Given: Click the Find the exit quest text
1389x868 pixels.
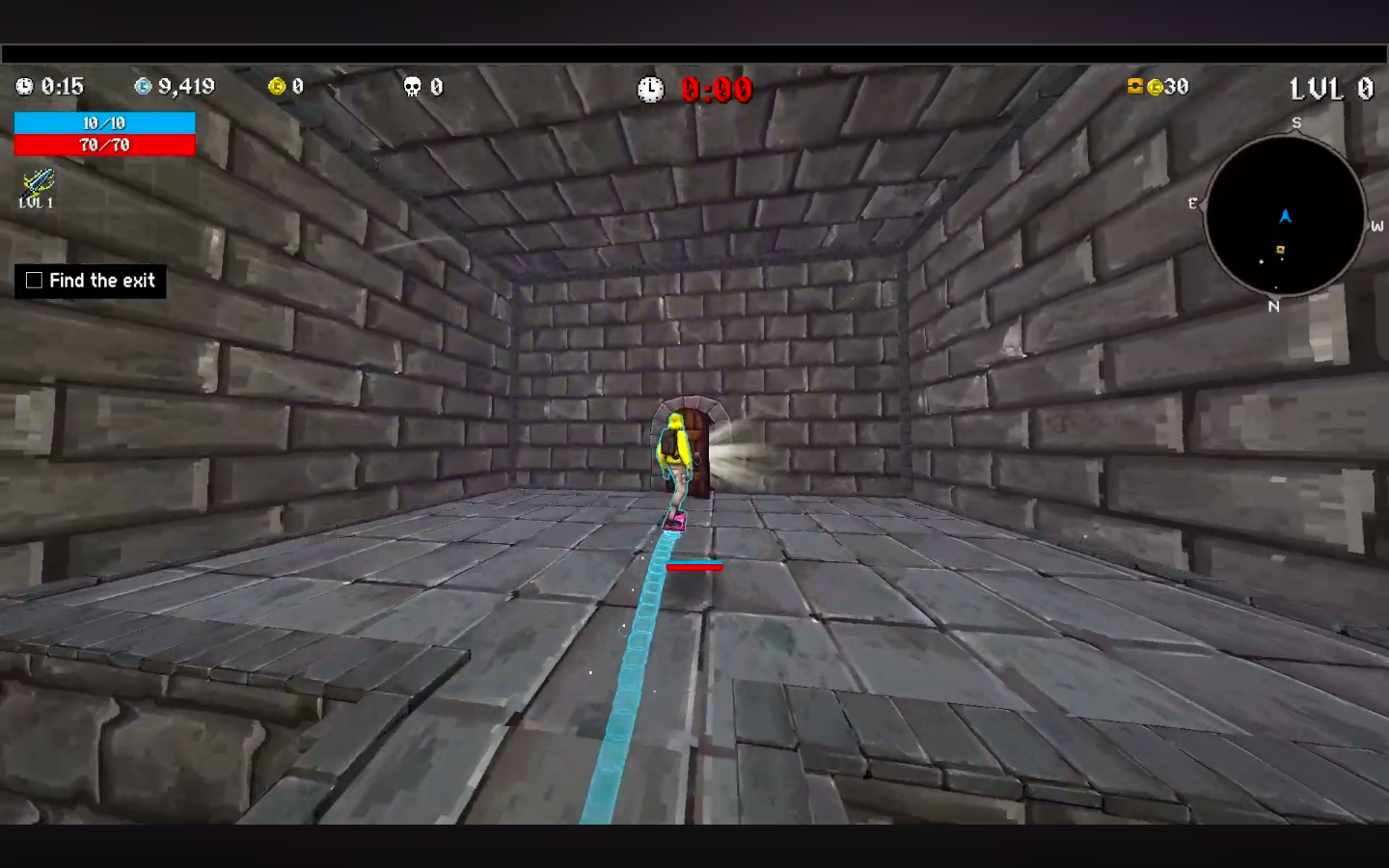Looking at the screenshot, I should pos(102,281).
